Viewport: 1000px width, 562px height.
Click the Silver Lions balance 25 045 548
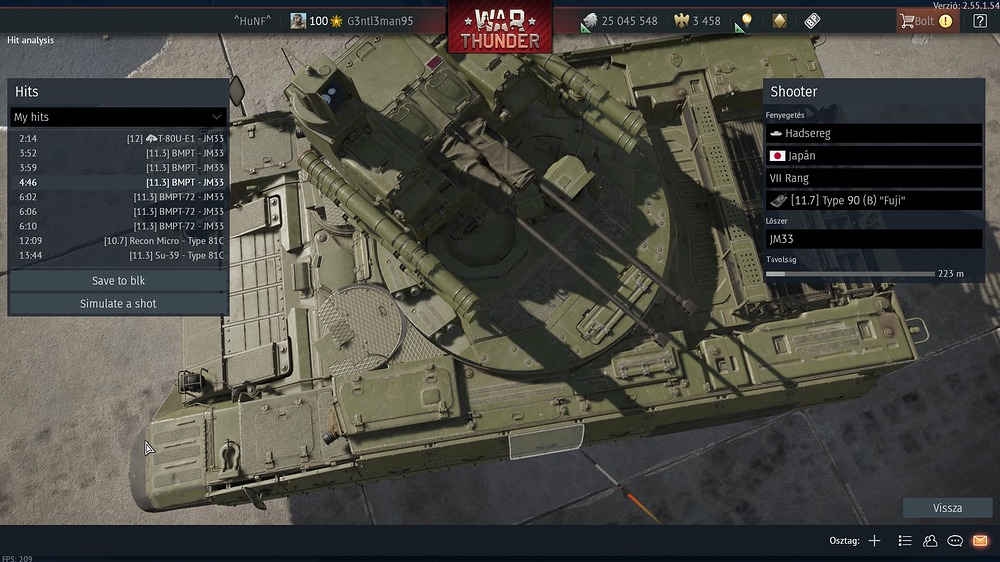tap(619, 21)
